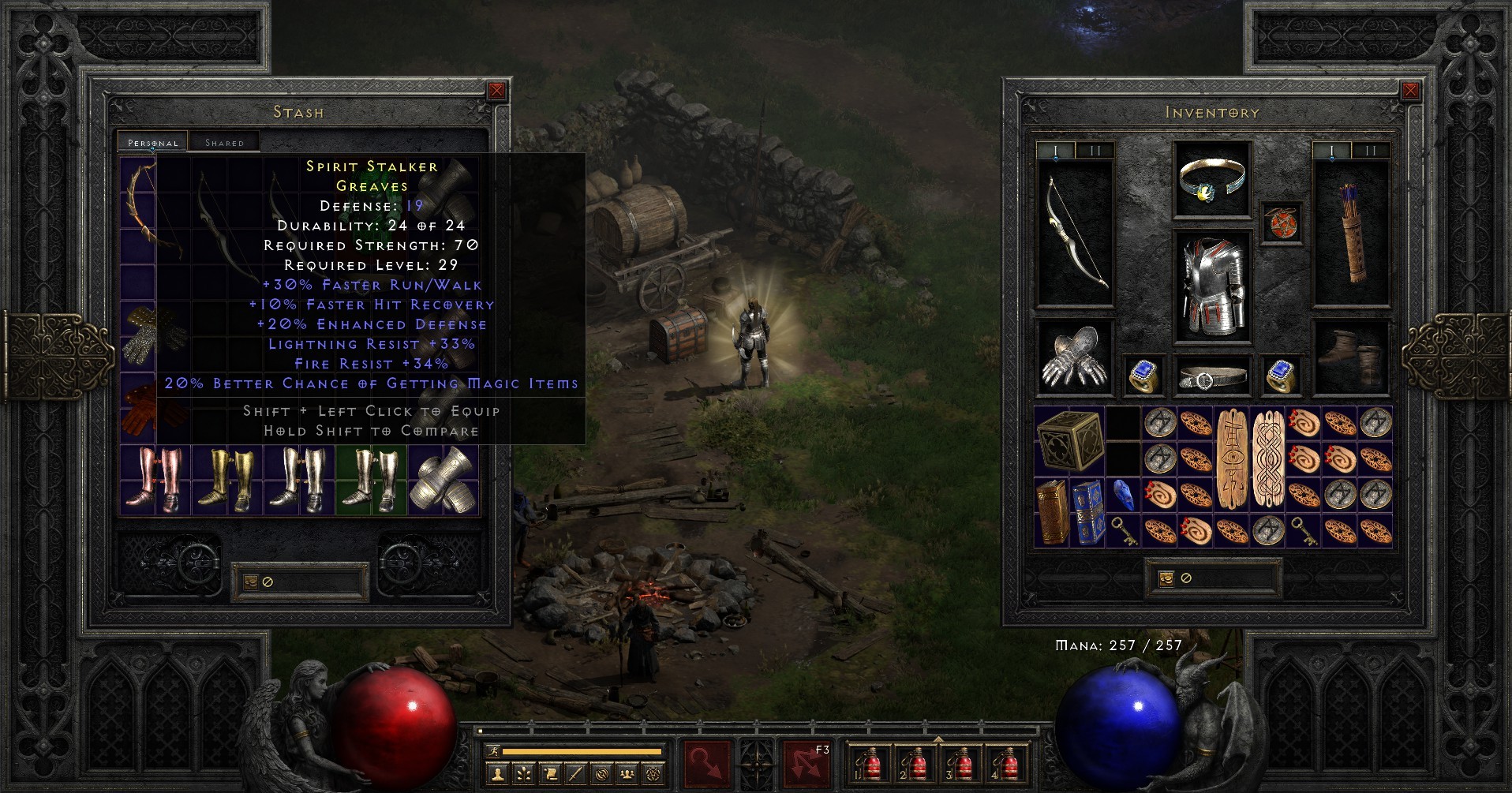Viewport: 1512px width, 793px height.
Task: Toggle the run/walk button near the stamina bar
Action: 494,750
